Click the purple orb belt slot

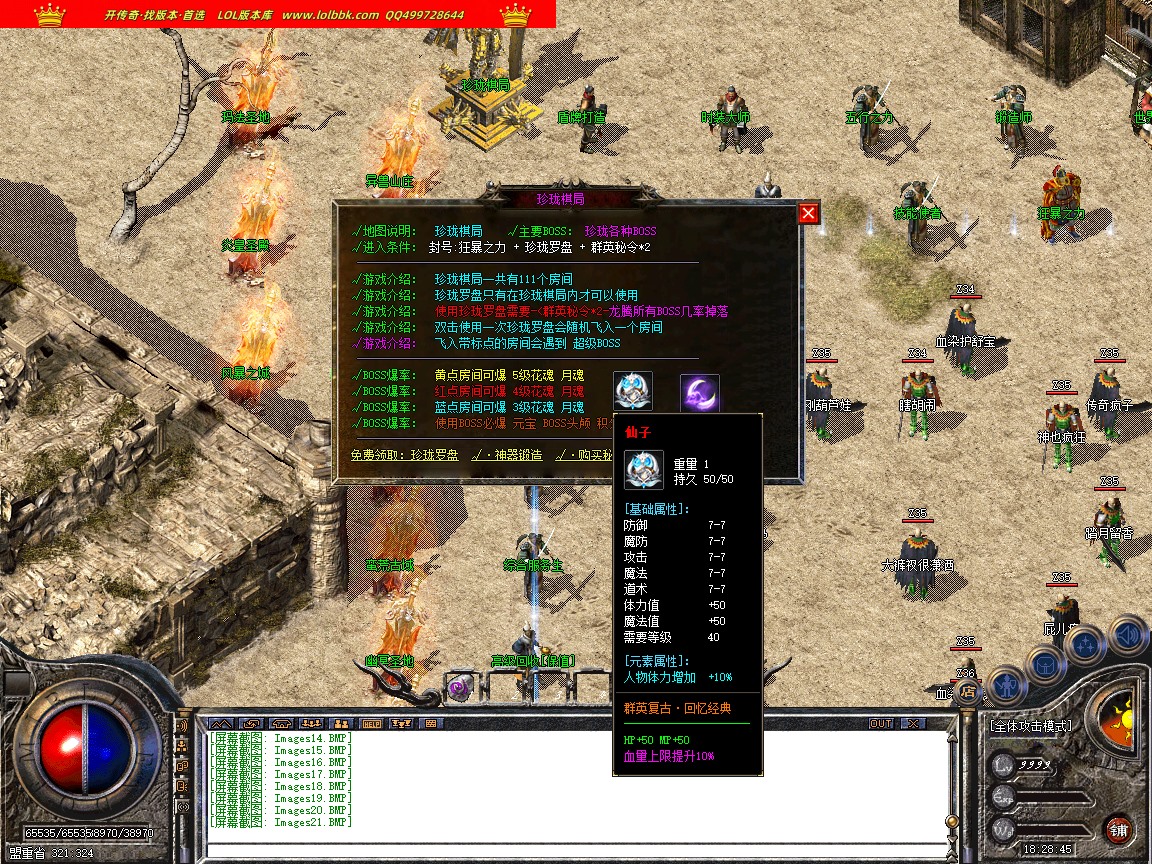[x=459, y=688]
